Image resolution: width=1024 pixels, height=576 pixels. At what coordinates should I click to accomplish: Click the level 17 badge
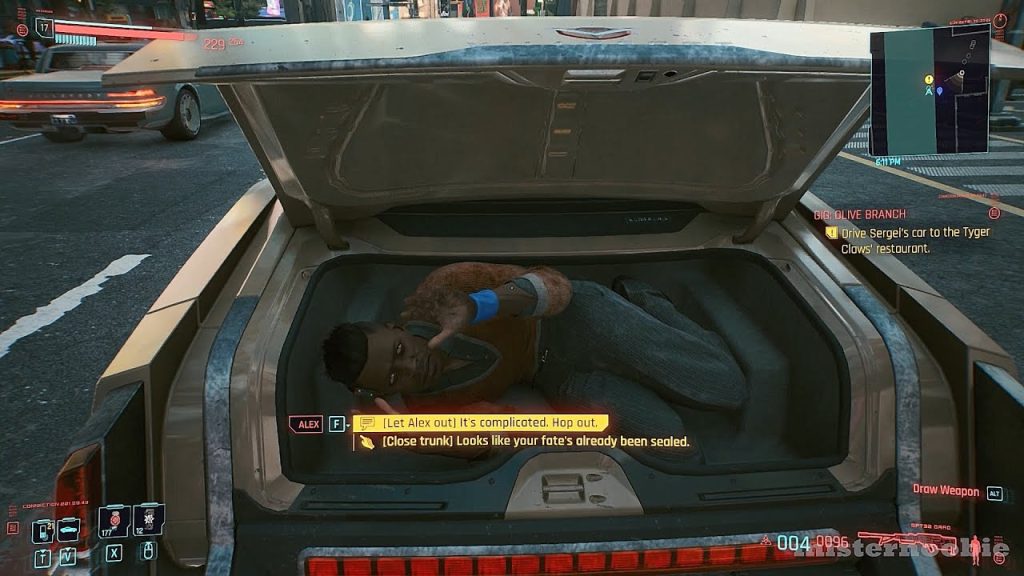44,29
